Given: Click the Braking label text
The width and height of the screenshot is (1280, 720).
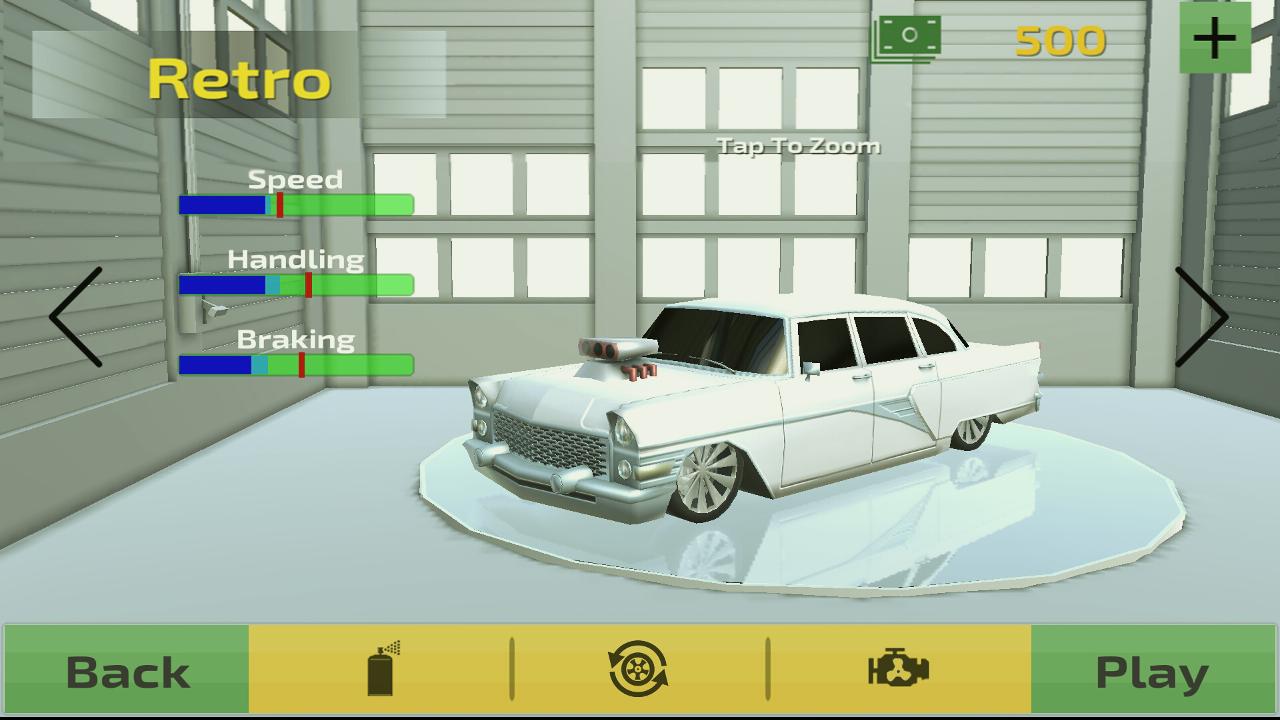Looking at the screenshot, I should [x=294, y=339].
